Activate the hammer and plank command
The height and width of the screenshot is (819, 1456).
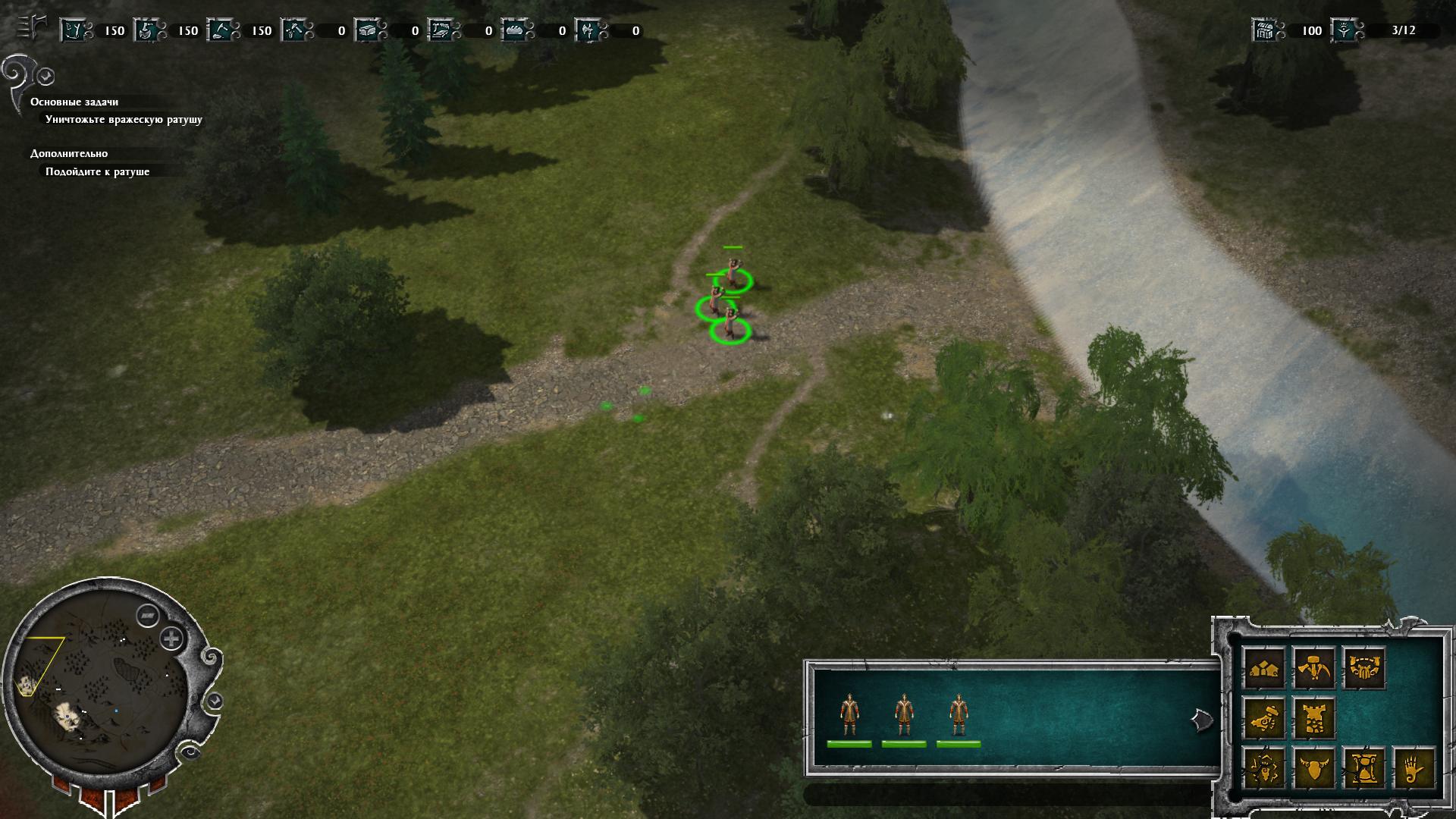click(x=1265, y=718)
